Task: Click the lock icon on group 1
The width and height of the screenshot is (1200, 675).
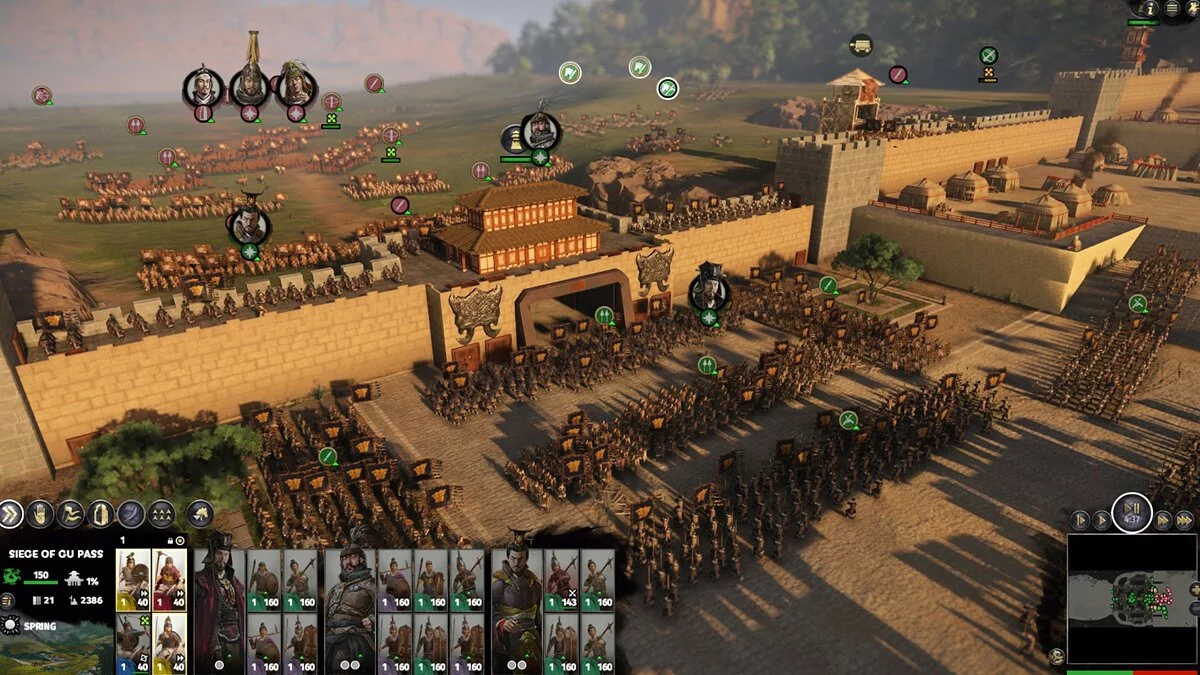Action: [x=168, y=540]
